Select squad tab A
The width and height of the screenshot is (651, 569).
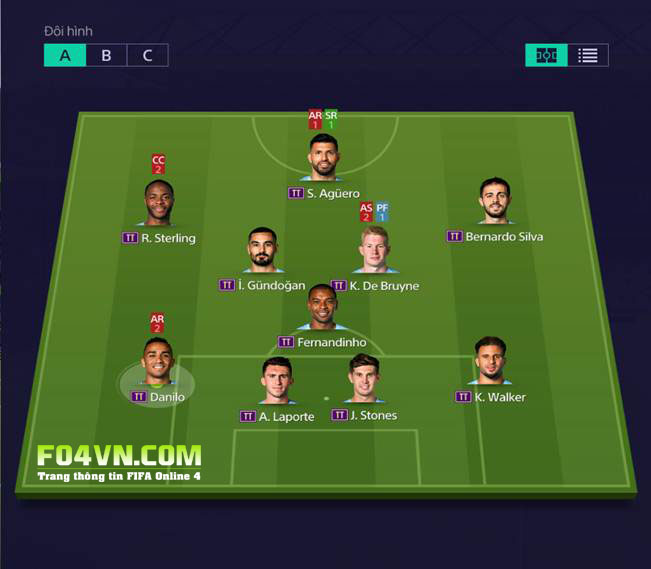tap(65, 55)
